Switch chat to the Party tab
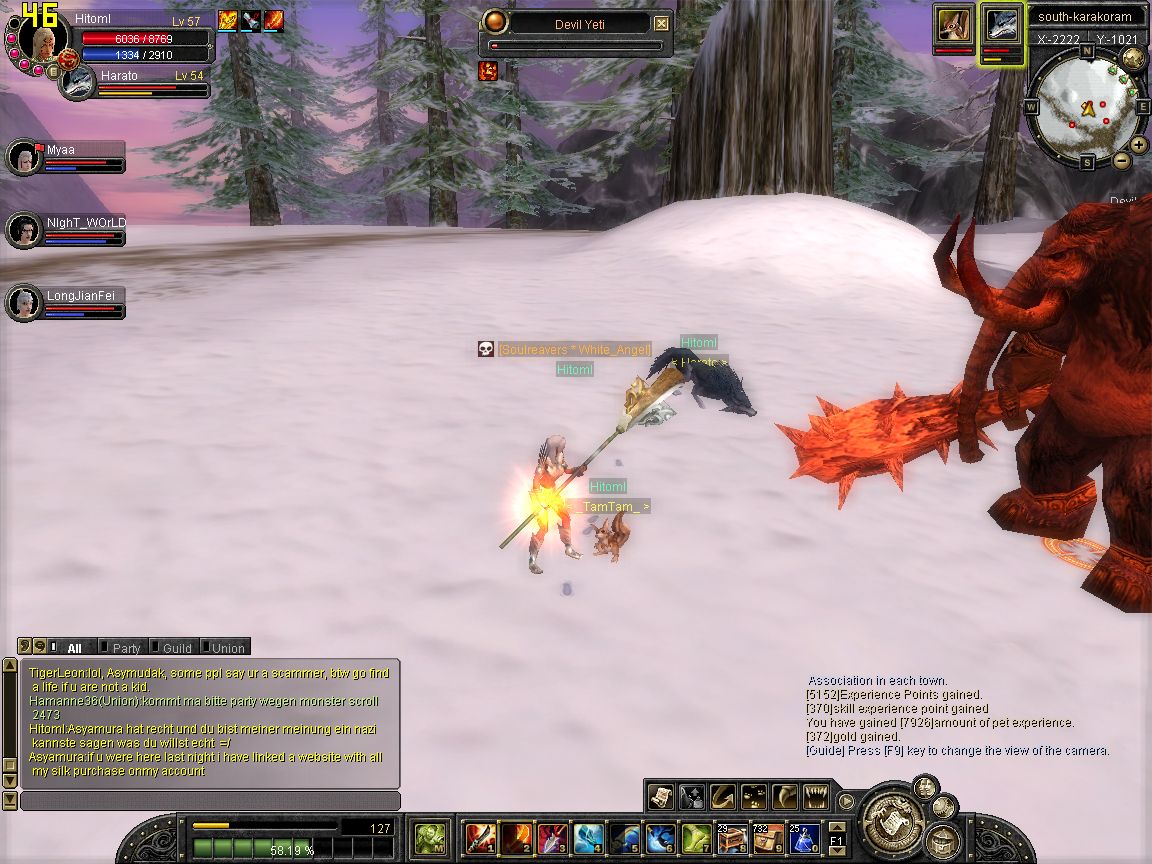 [x=124, y=648]
